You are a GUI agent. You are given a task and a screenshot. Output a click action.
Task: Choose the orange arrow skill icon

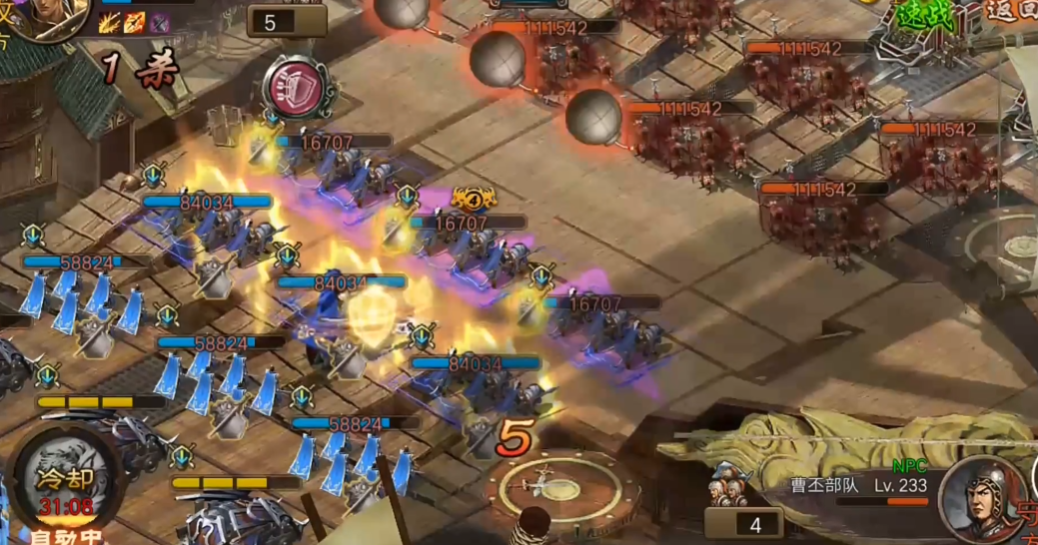pos(135,22)
